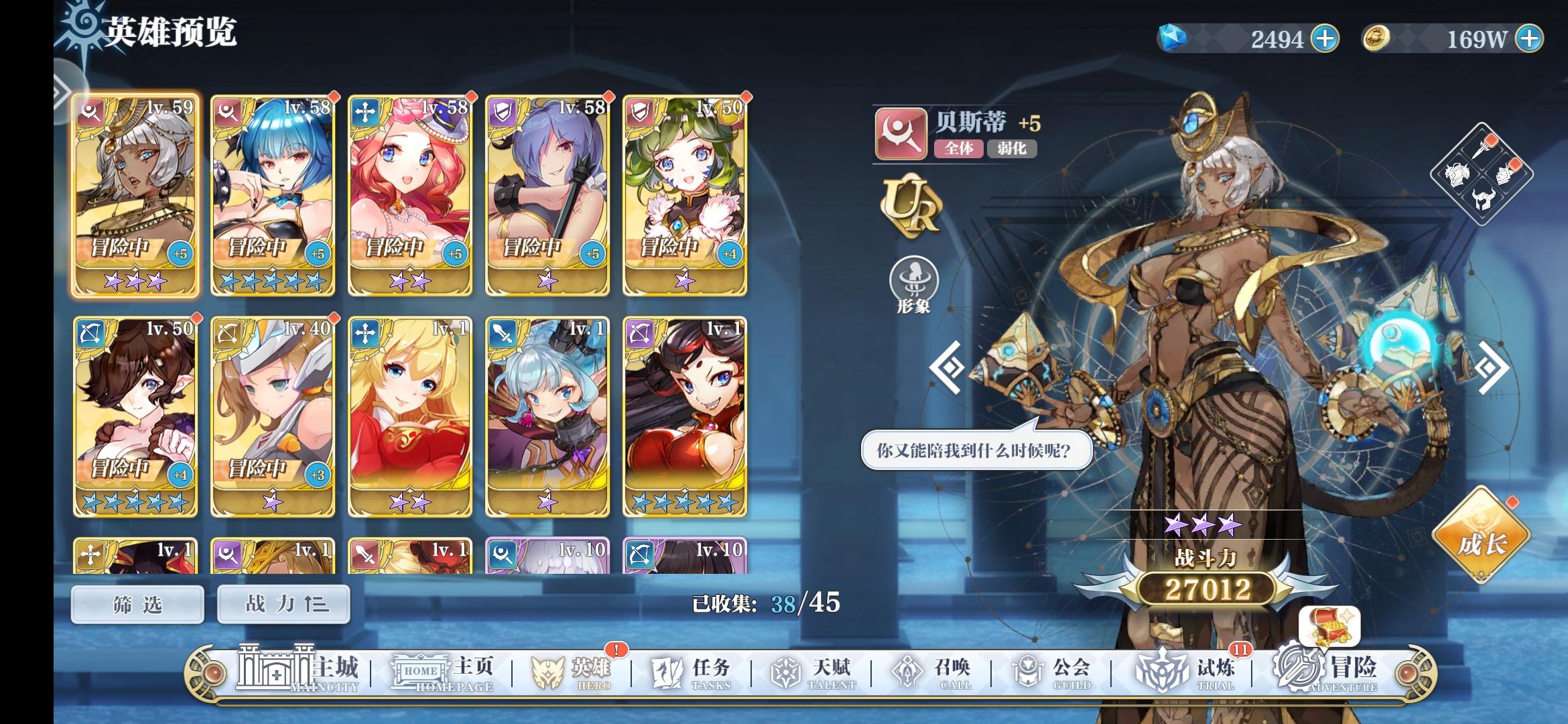The height and width of the screenshot is (724, 1568).
Task: Click the helmet slot in the equipment grid
Action: 1483,199
